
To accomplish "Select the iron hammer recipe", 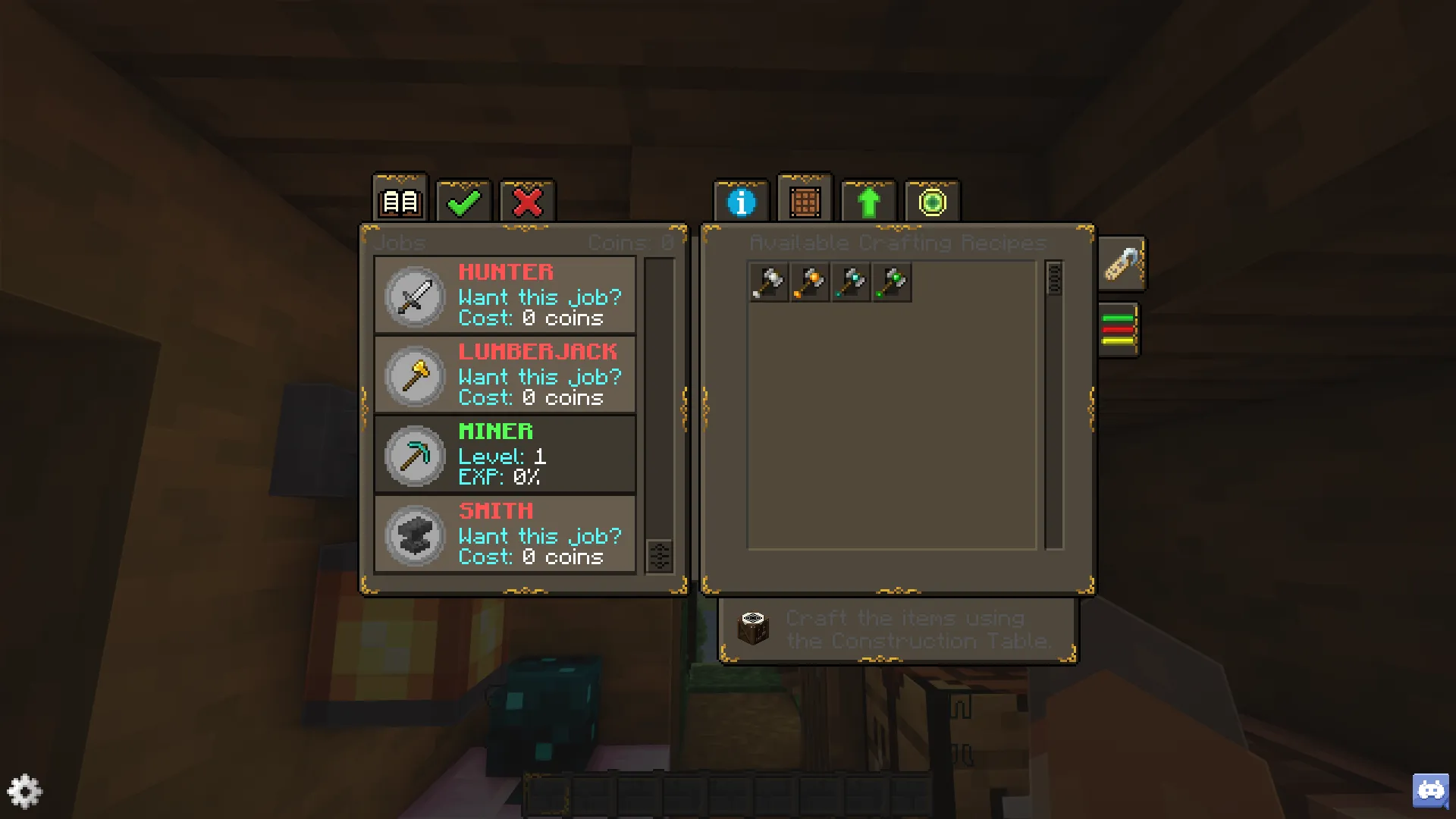I will (x=768, y=281).
